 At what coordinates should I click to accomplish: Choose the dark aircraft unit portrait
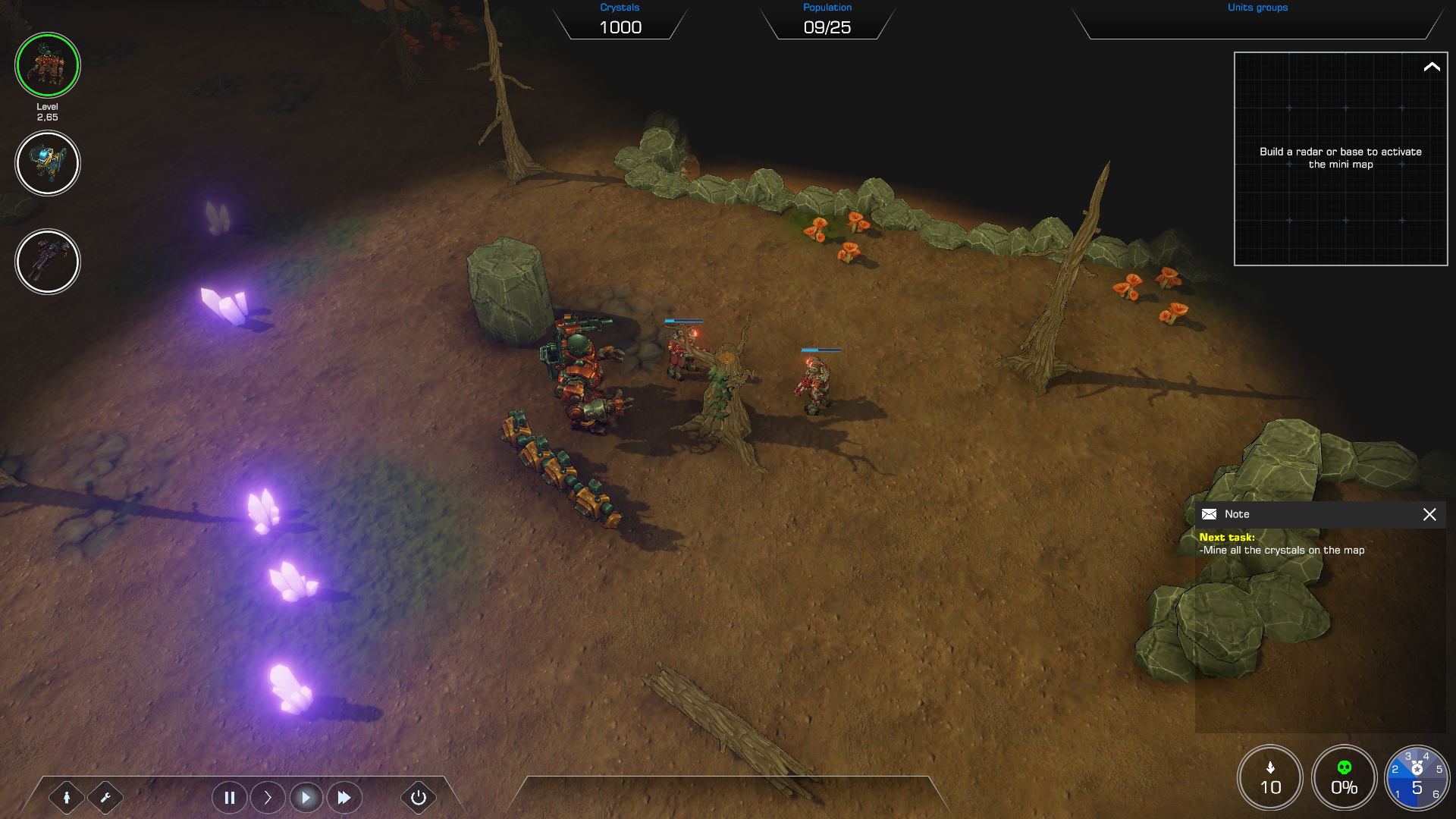click(47, 262)
